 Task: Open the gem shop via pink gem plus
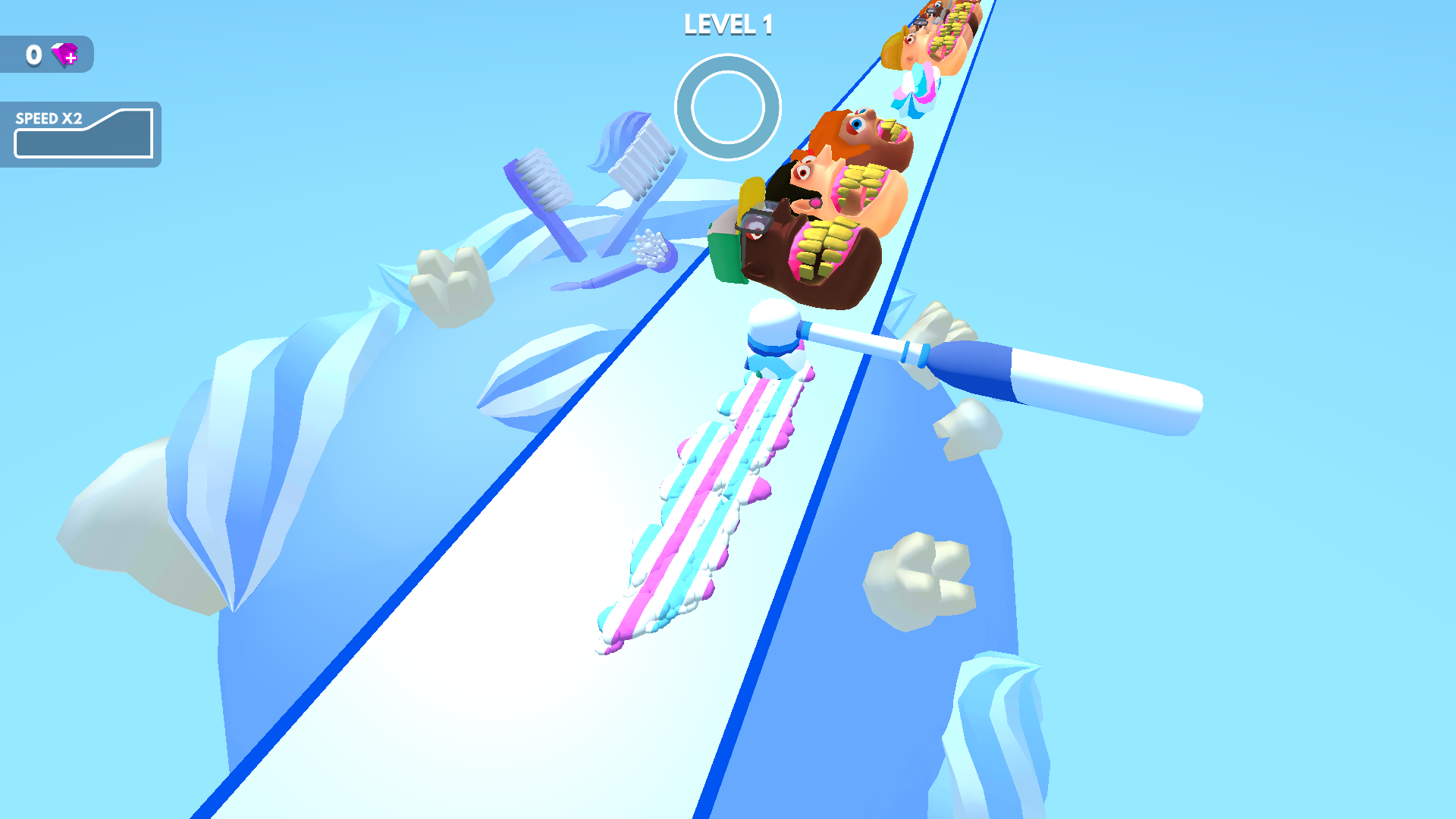click(x=64, y=55)
